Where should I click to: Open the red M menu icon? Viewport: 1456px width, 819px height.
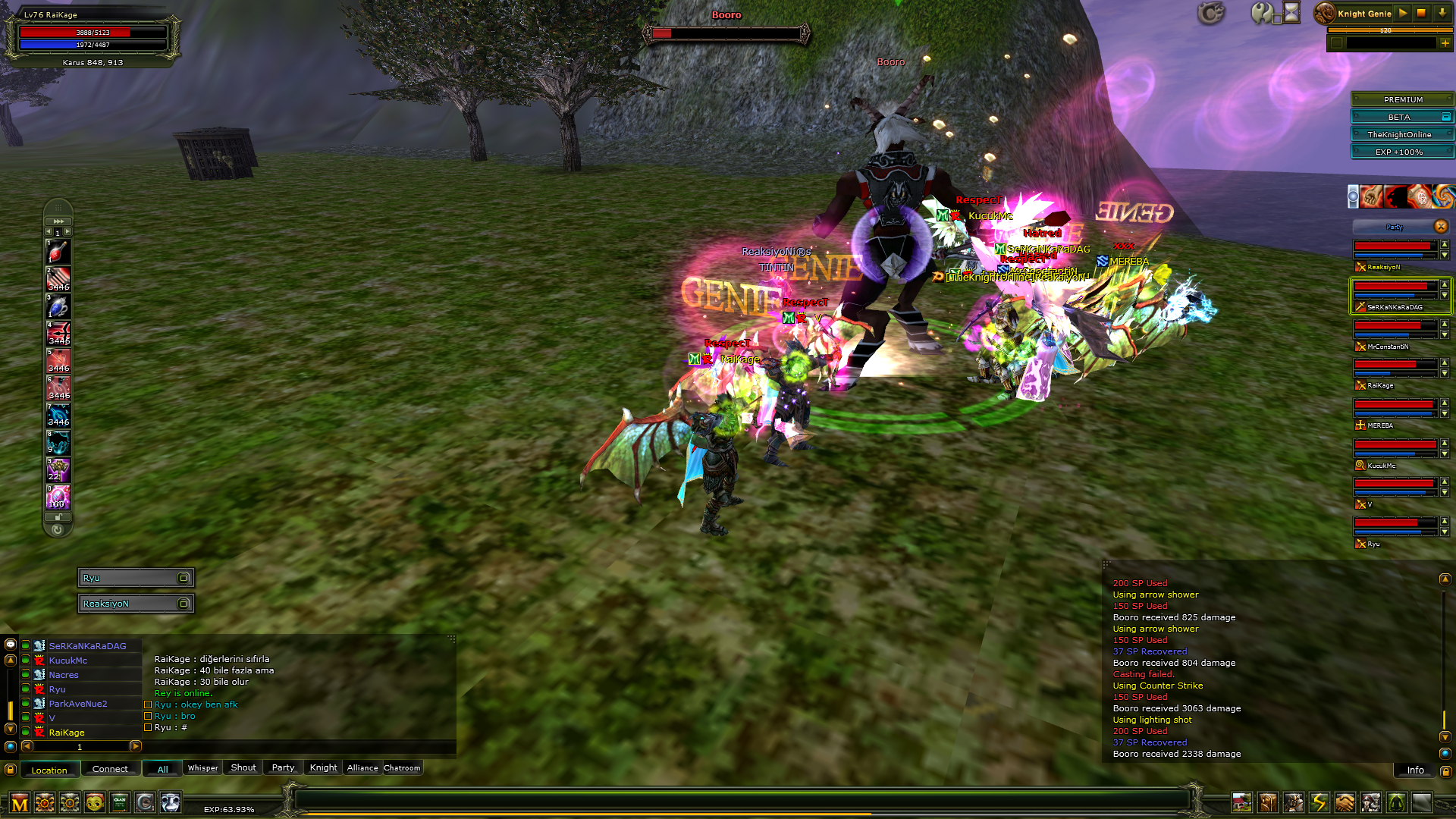[x=20, y=803]
